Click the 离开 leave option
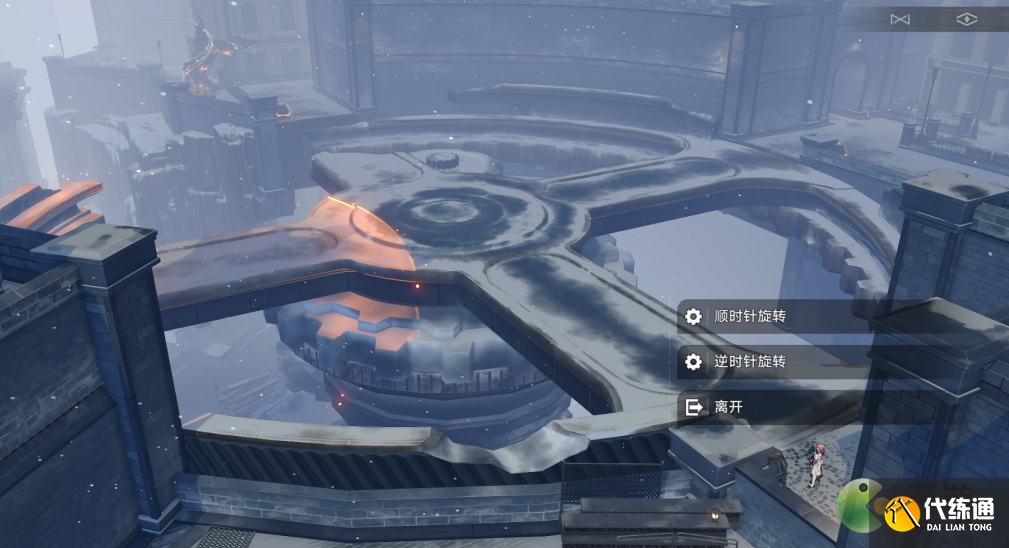The image size is (1009, 548). pos(730,407)
